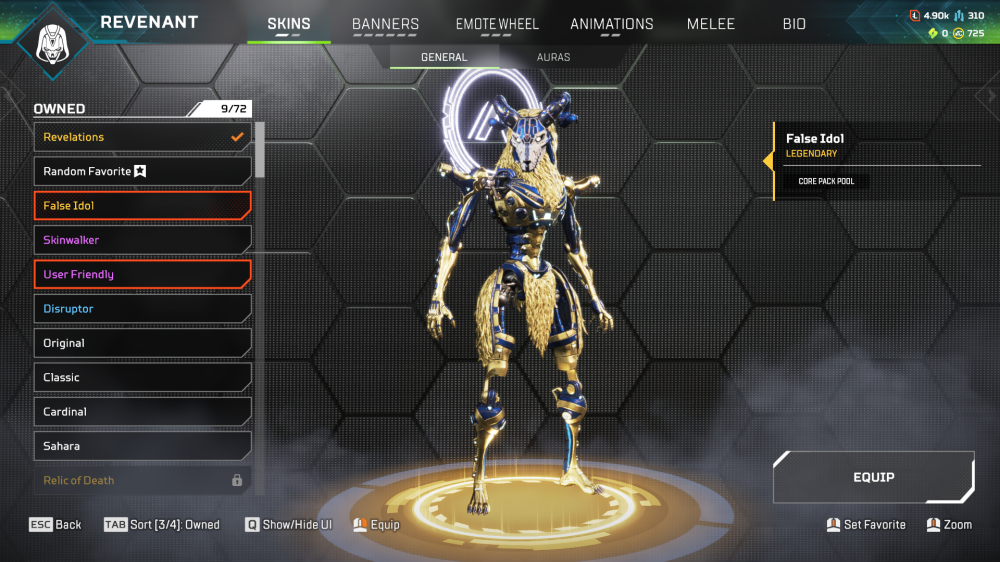Image resolution: width=1000 pixels, height=562 pixels.
Task: Choose the Revelations skin
Action: tap(142, 137)
